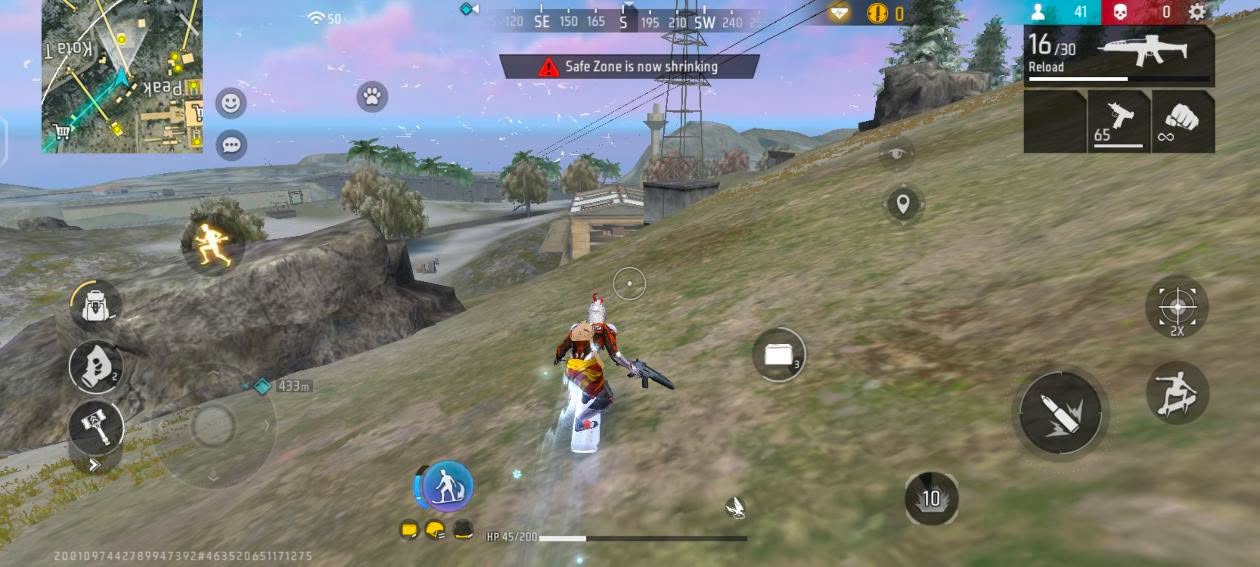Place a map pin marker

[x=903, y=204]
